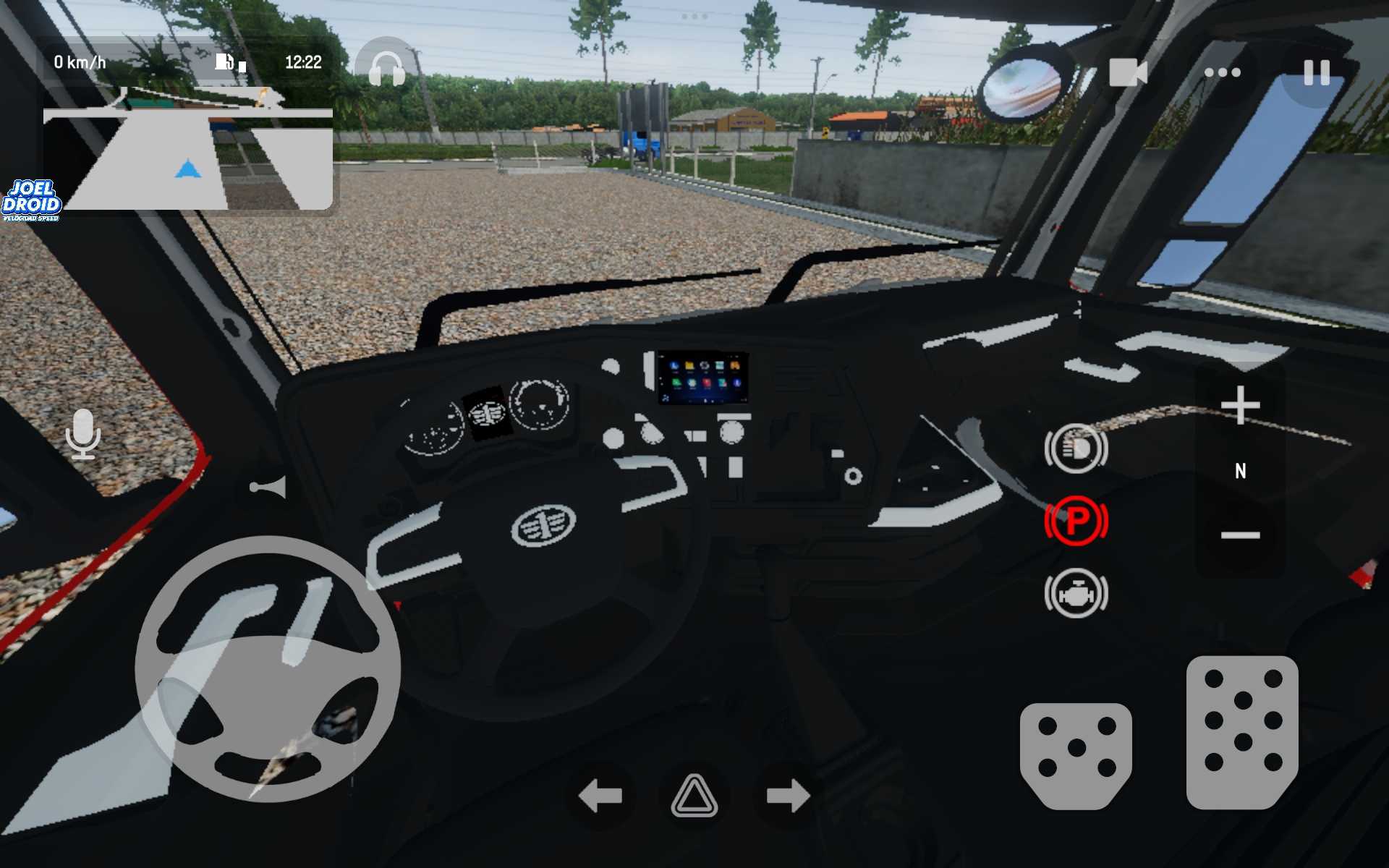Activate the right turn signal arrow
The height and width of the screenshot is (868, 1389).
coord(788,796)
